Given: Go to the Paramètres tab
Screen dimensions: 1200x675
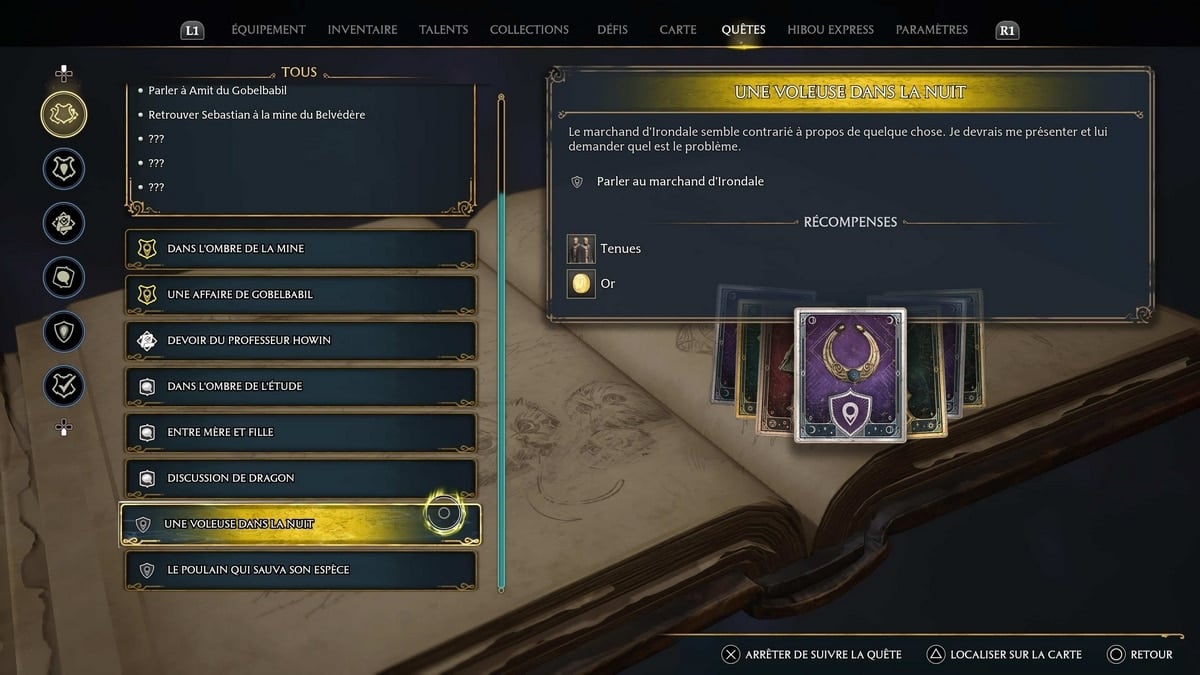Looking at the screenshot, I should pos(931,30).
